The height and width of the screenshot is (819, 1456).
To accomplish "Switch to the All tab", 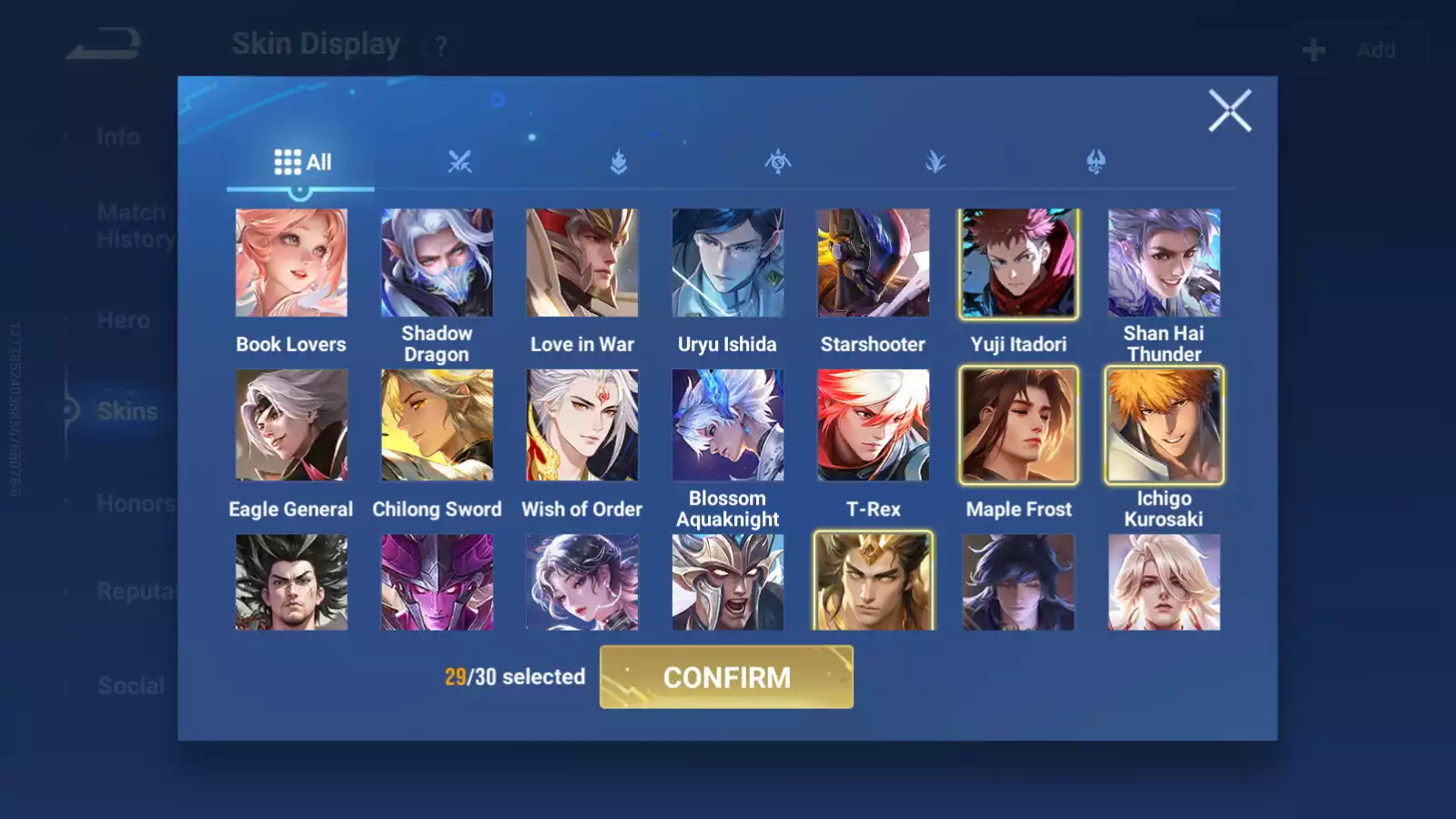I will pos(302,161).
